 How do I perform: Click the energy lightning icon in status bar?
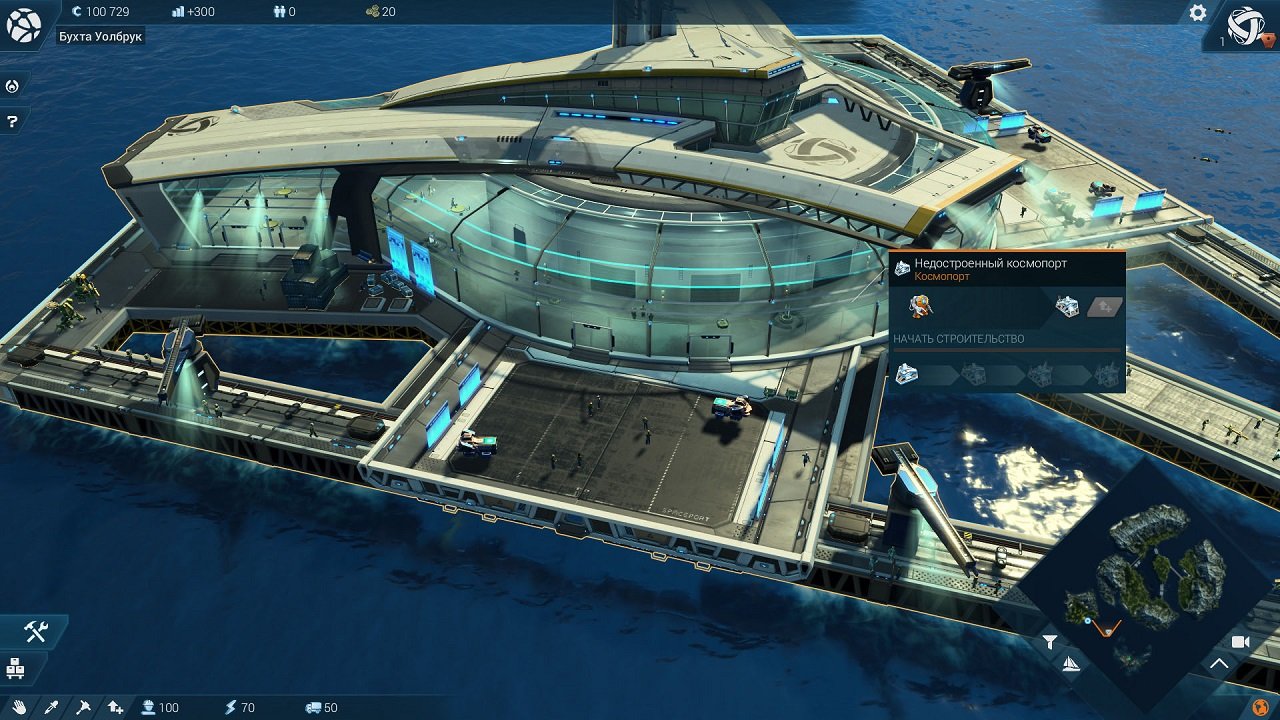tap(229, 707)
